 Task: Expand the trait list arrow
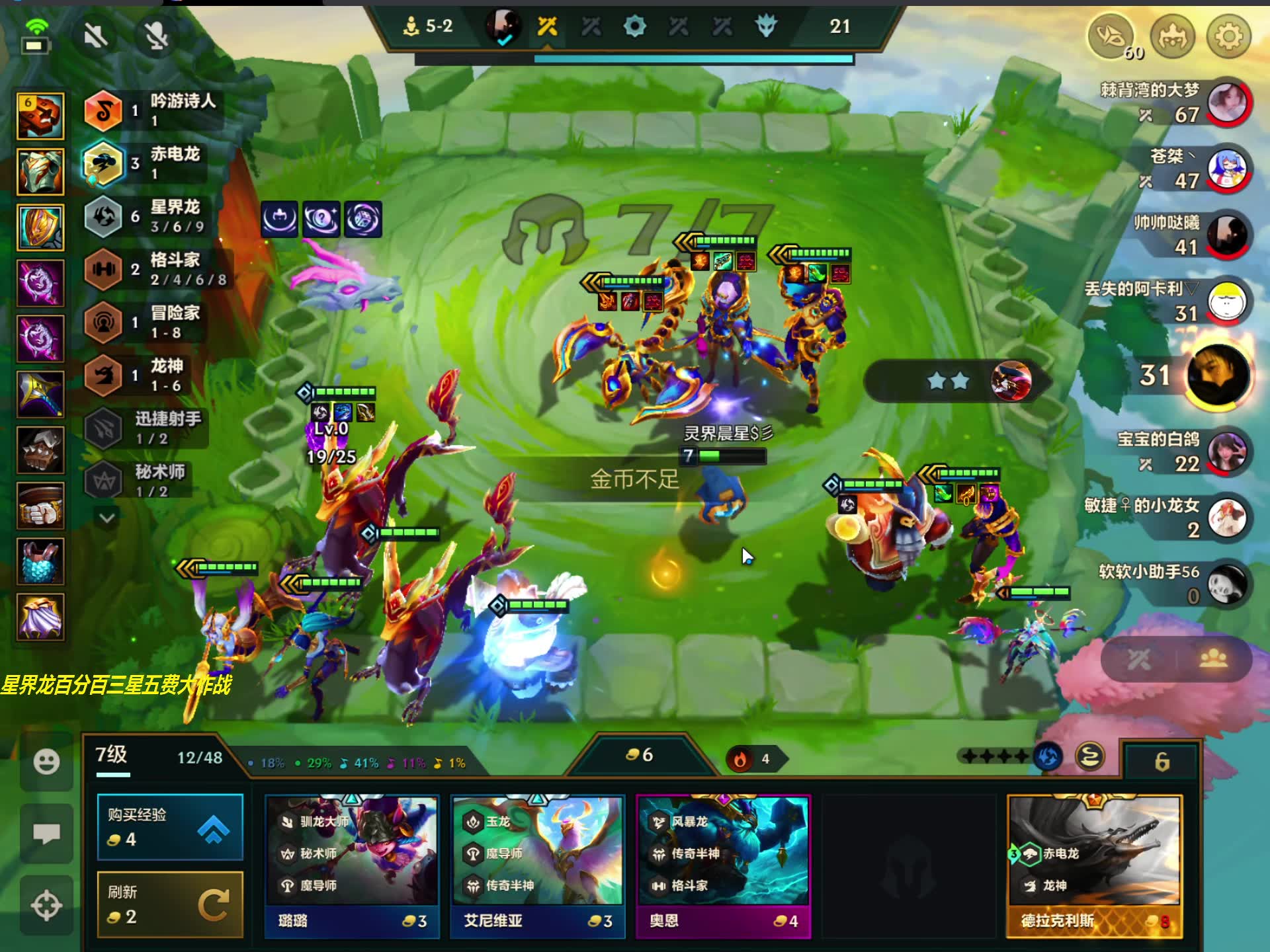pos(107,518)
